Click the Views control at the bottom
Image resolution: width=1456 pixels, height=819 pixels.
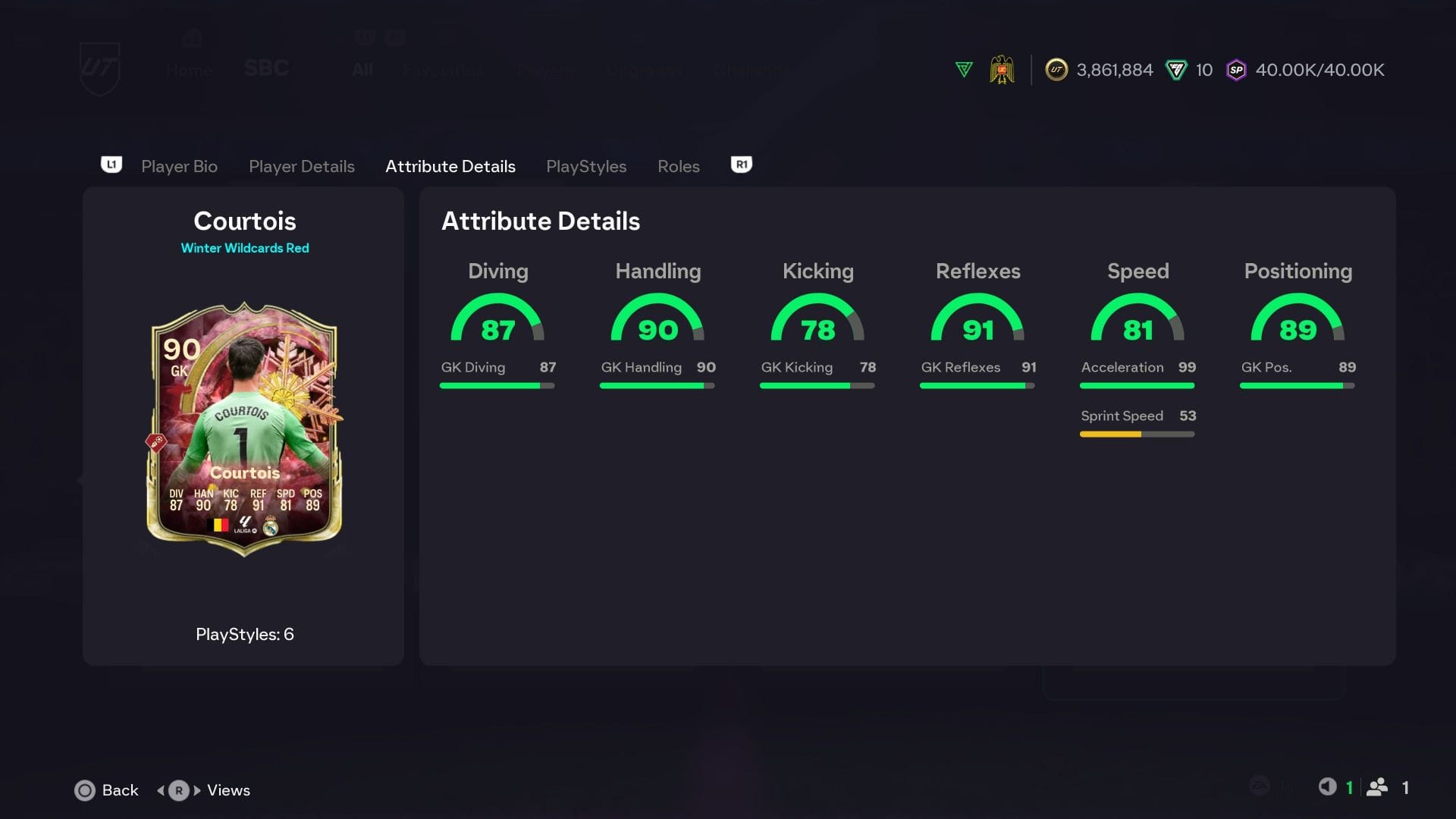point(206,790)
